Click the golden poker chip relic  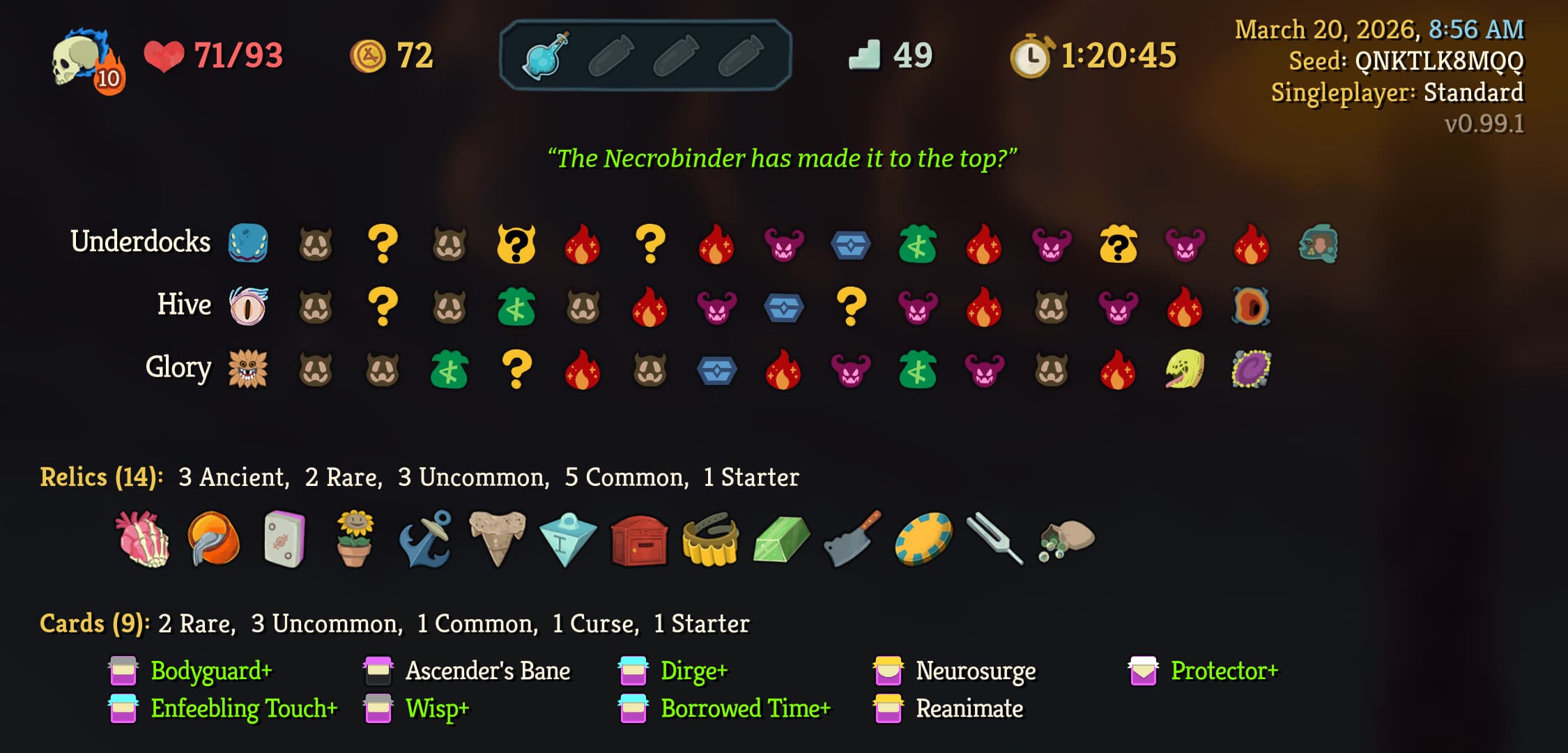click(x=921, y=537)
